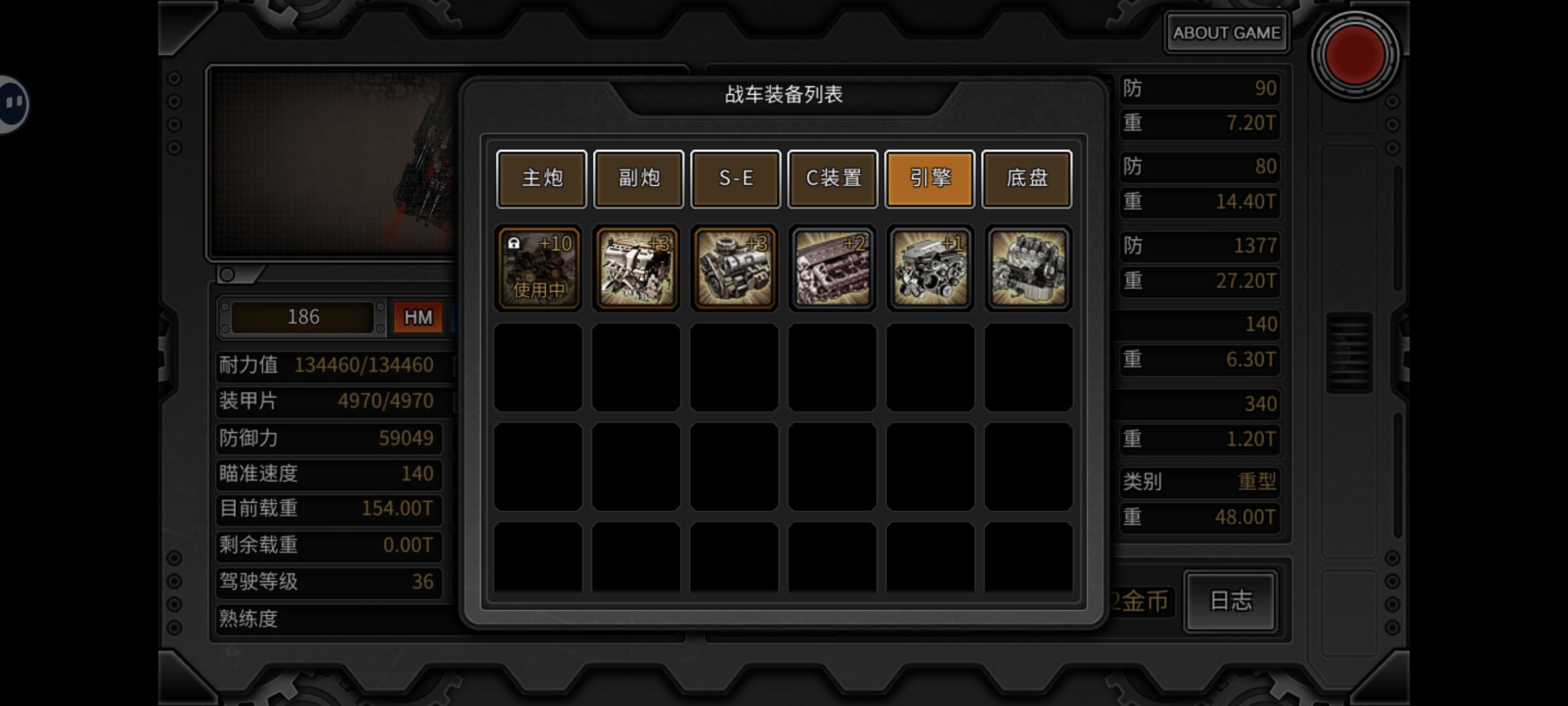Click the vehicle number 186 field
The image size is (1568, 706).
(x=304, y=316)
